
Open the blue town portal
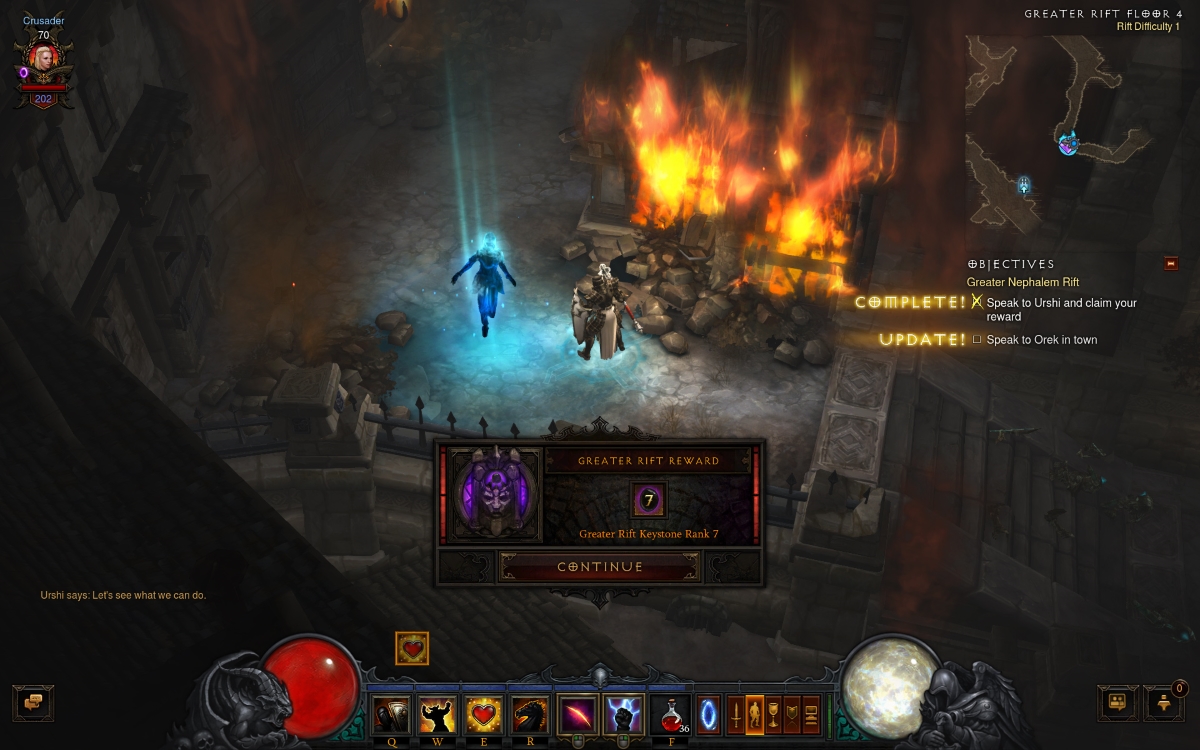point(708,715)
